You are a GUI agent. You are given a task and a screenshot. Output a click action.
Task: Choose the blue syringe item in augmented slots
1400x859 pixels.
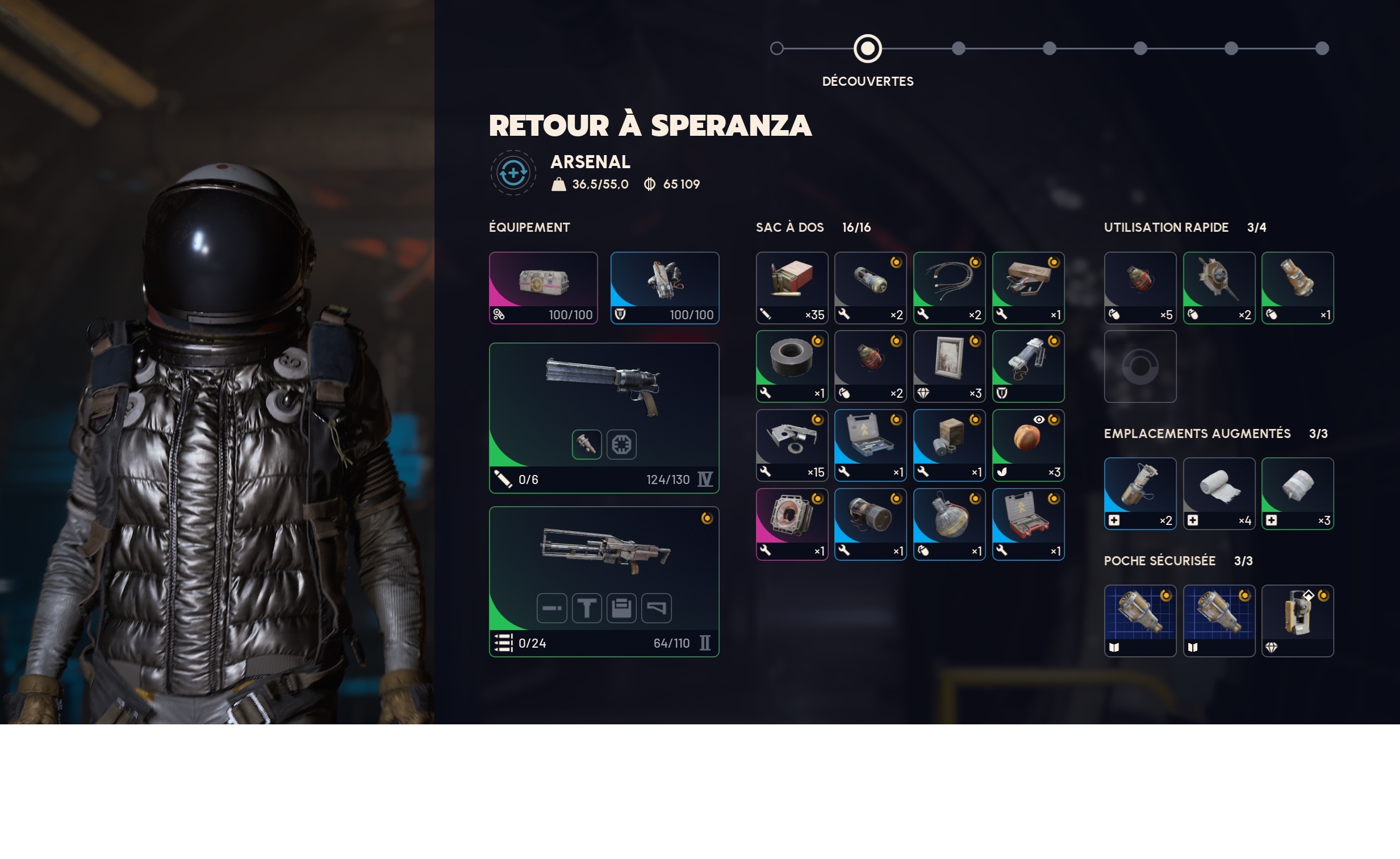coord(1140,493)
